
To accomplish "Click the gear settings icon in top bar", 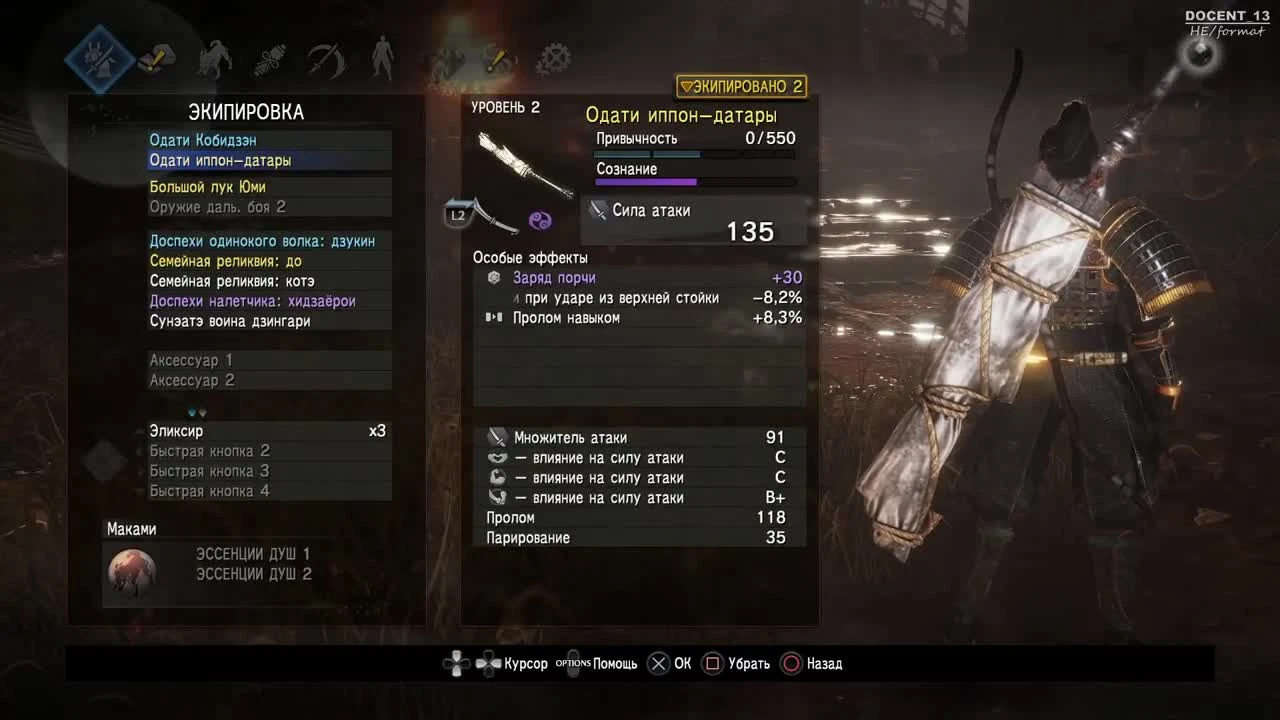I will tap(553, 57).
